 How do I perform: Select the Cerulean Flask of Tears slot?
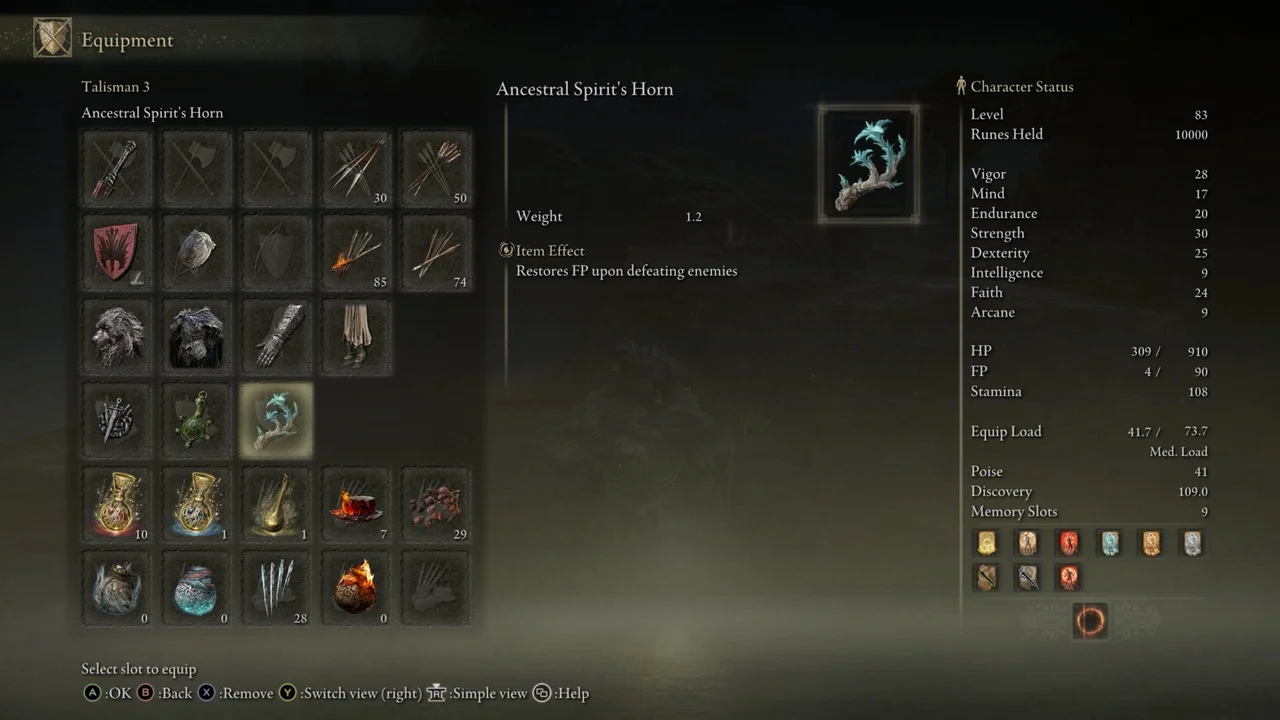pyautogui.click(x=195, y=505)
